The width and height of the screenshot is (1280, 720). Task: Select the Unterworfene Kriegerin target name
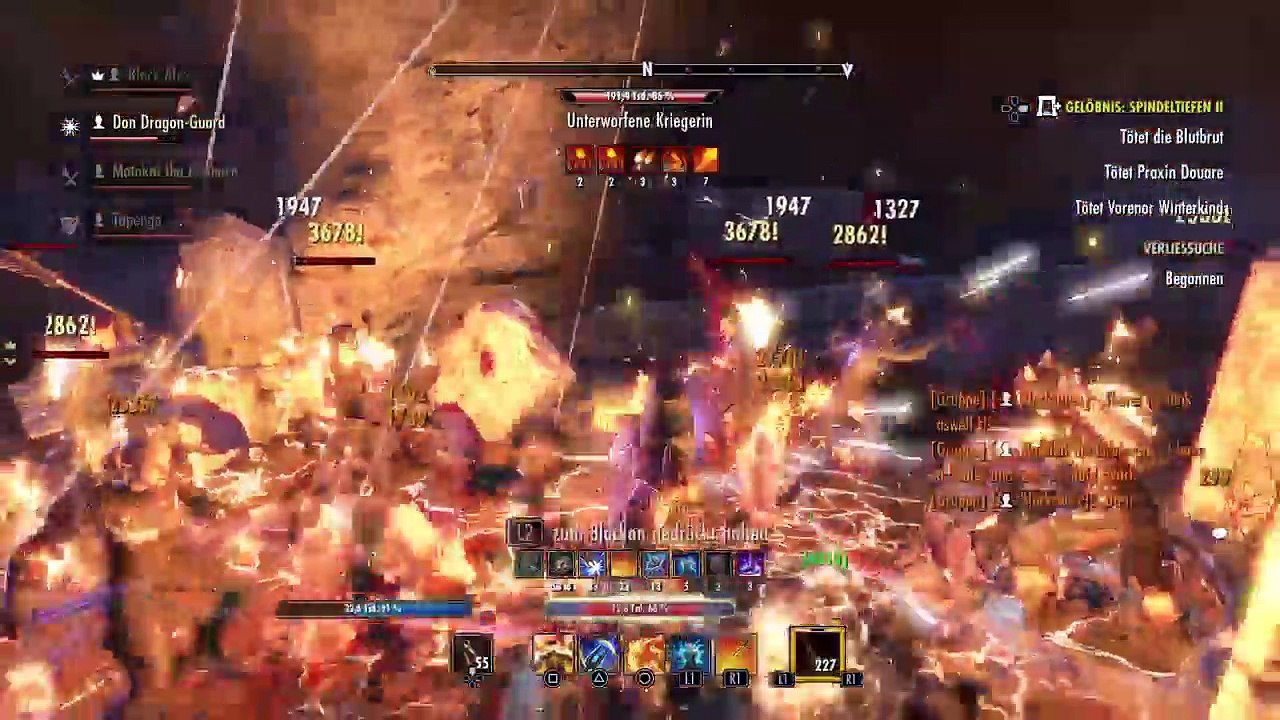(x=639, y=120)
